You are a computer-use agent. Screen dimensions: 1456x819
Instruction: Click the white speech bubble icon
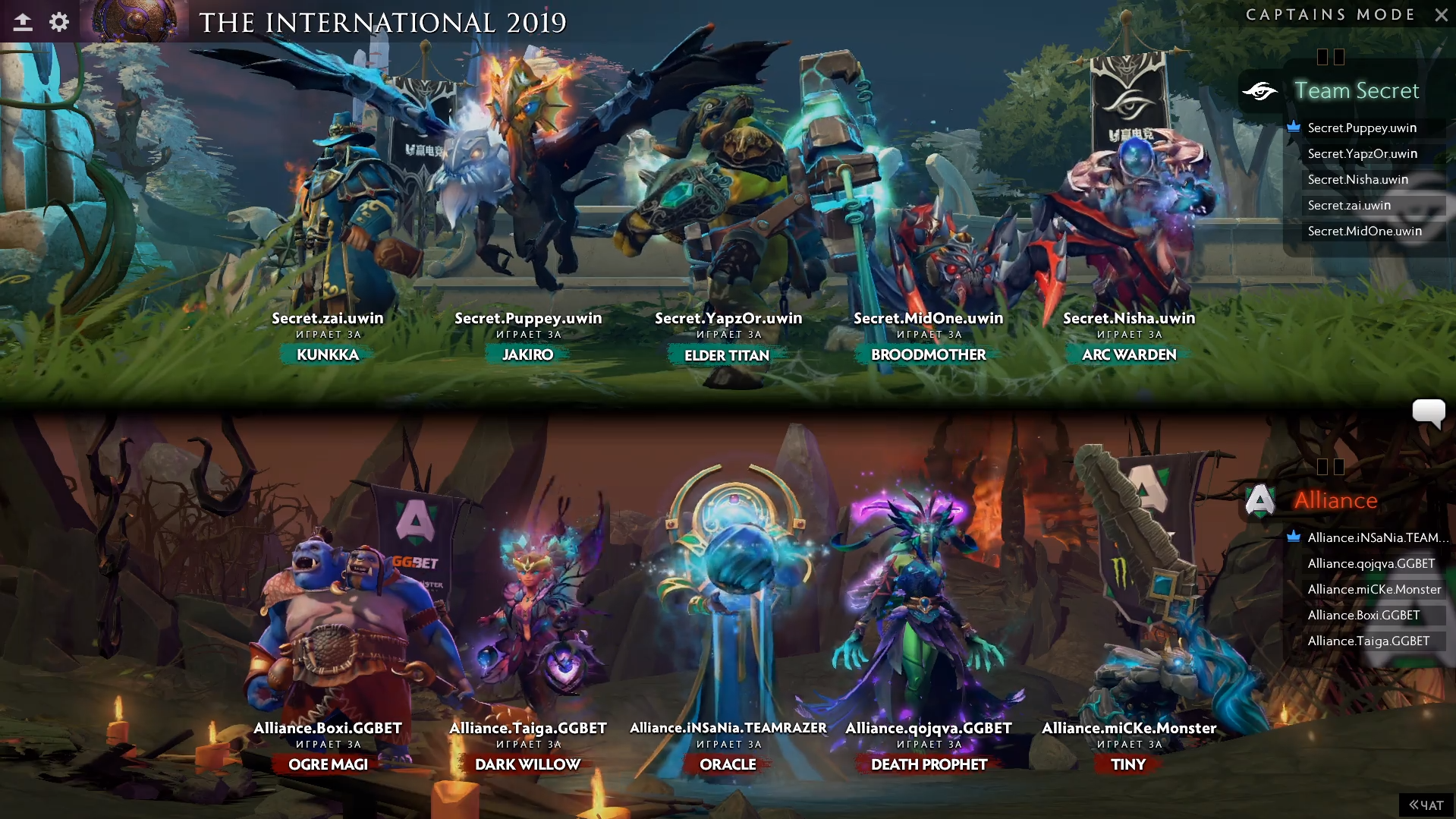click(1428, 413)
